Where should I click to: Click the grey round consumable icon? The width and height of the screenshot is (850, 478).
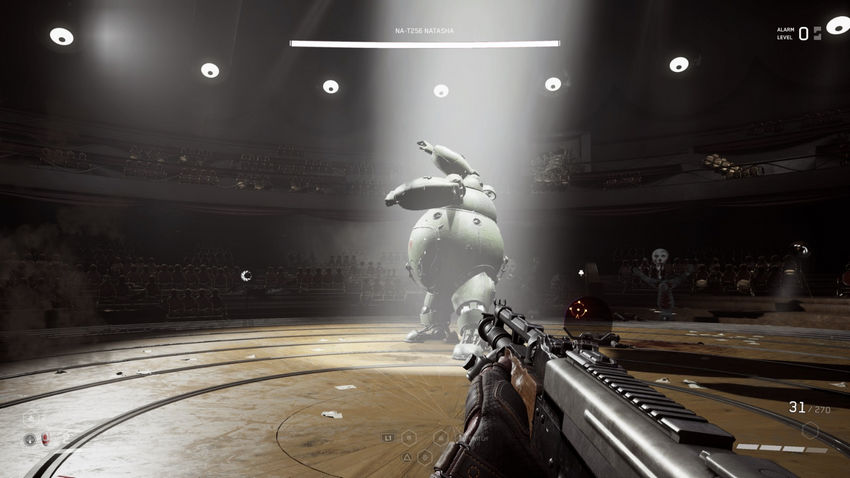29,439
